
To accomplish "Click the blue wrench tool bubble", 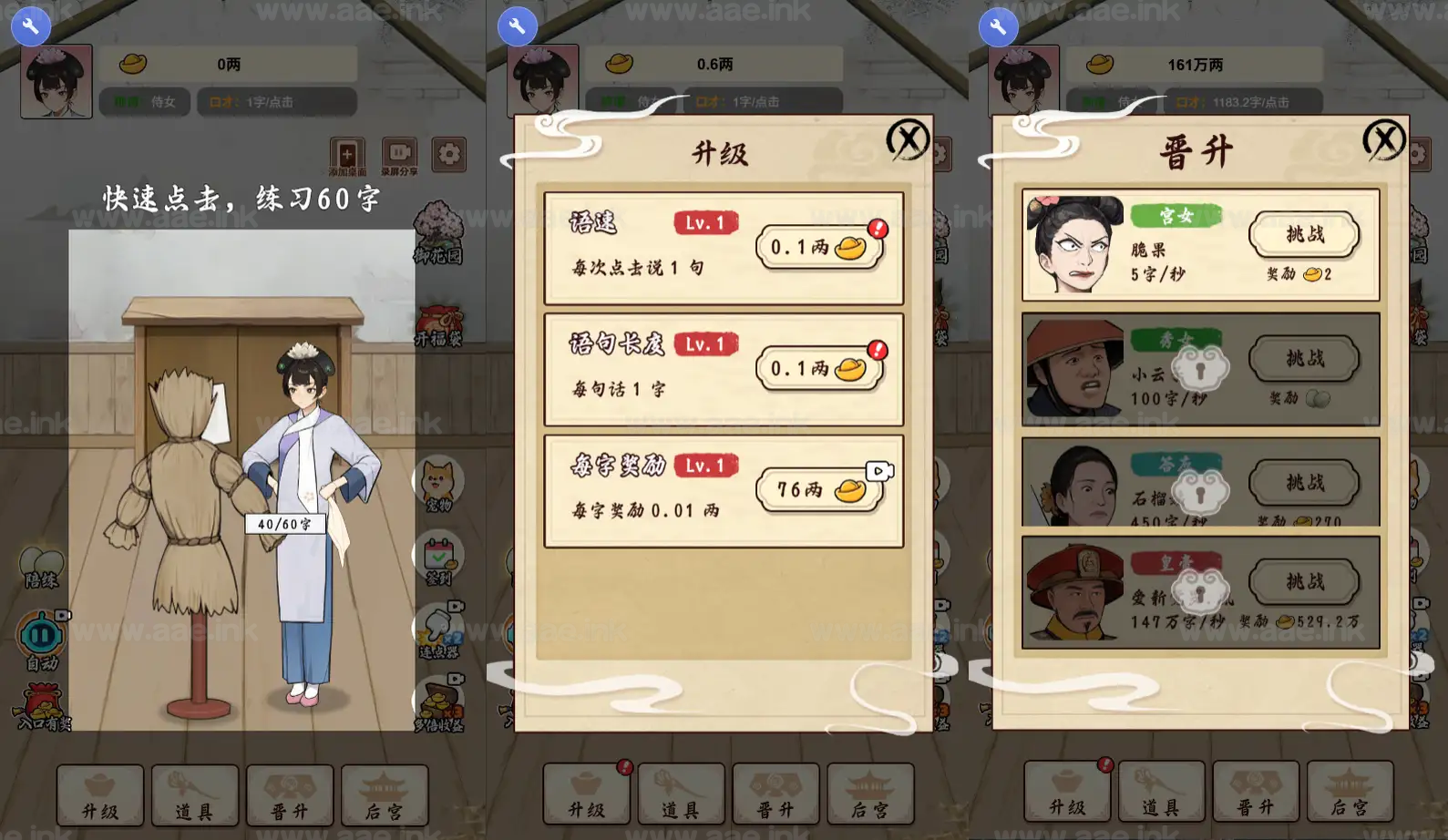I will tap(30, 26).
